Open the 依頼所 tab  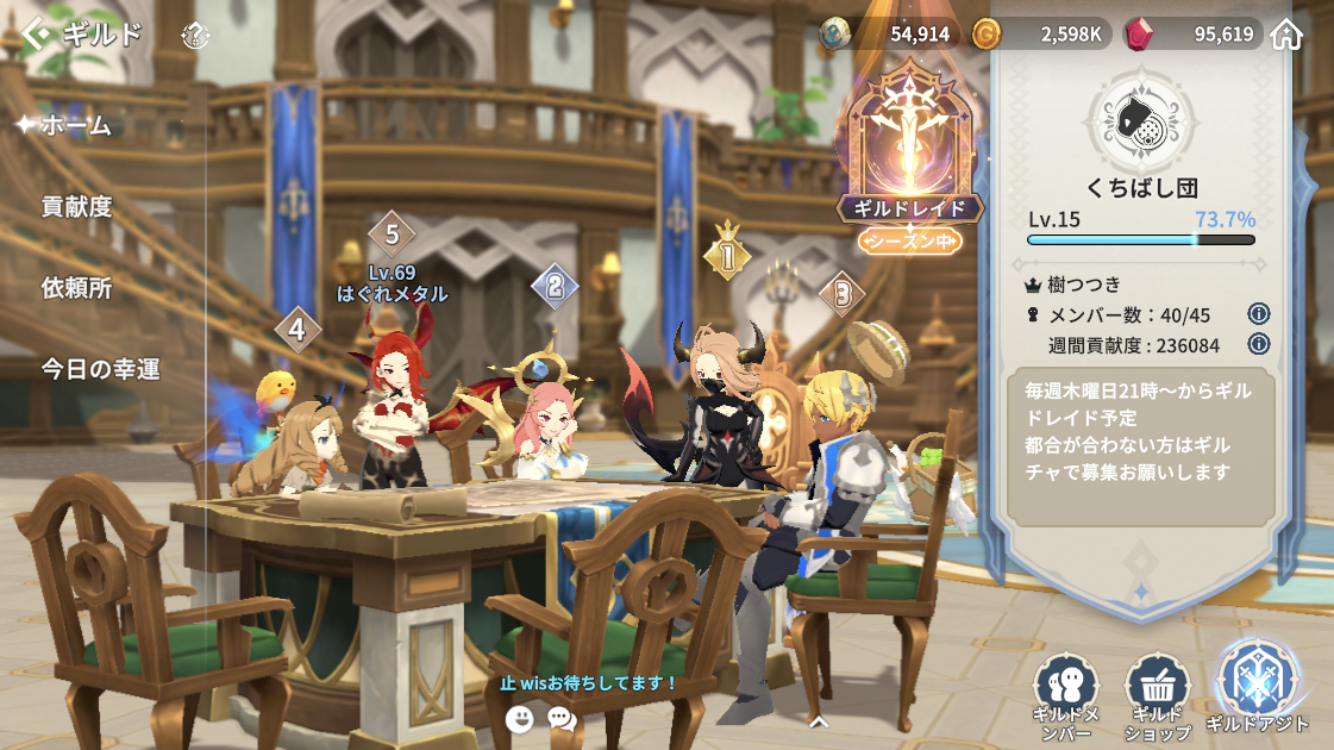pyautogui.click(x=77, y=288)
